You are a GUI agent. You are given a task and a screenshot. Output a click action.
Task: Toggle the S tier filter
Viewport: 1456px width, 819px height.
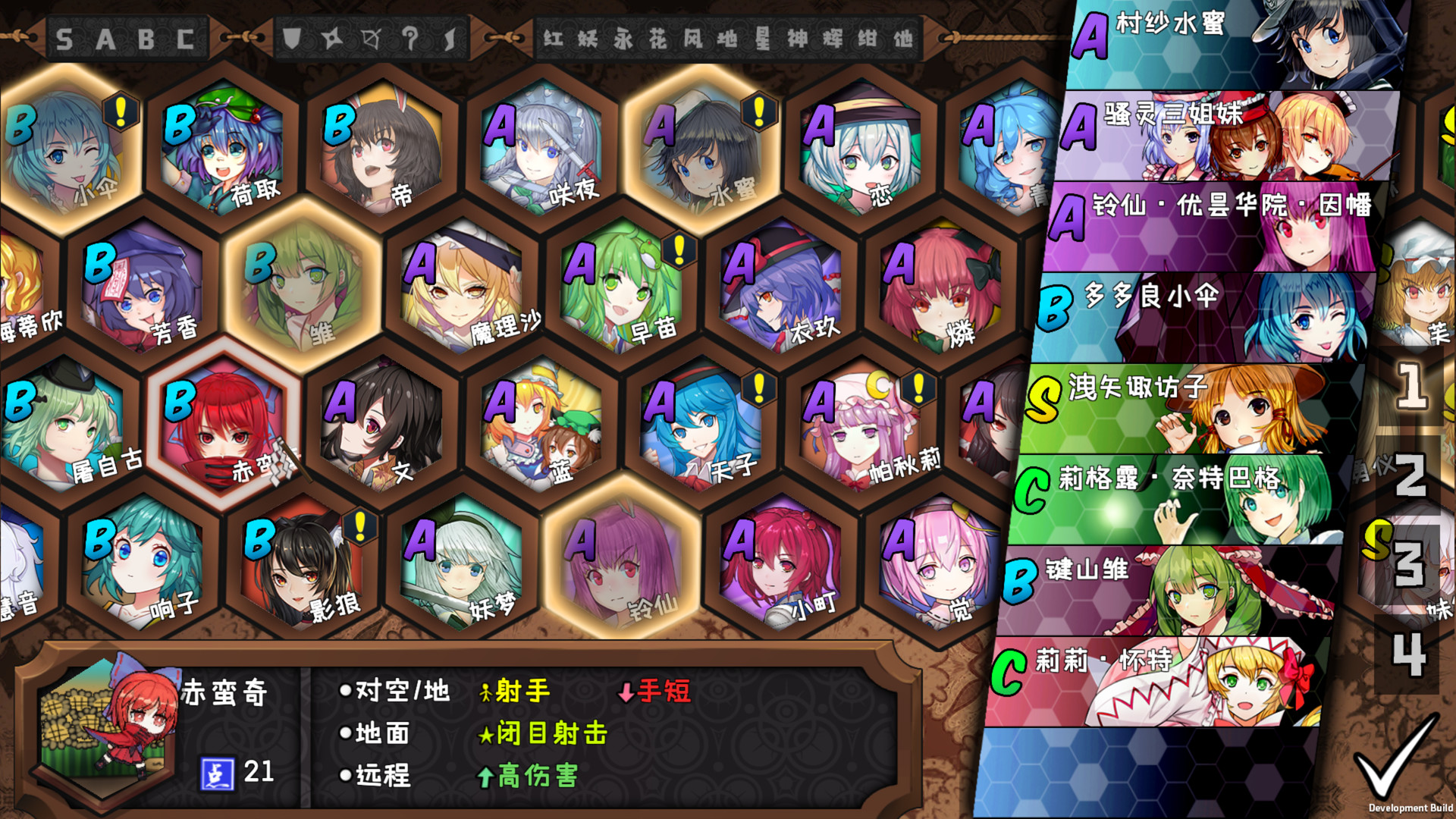tap(64, 38)
